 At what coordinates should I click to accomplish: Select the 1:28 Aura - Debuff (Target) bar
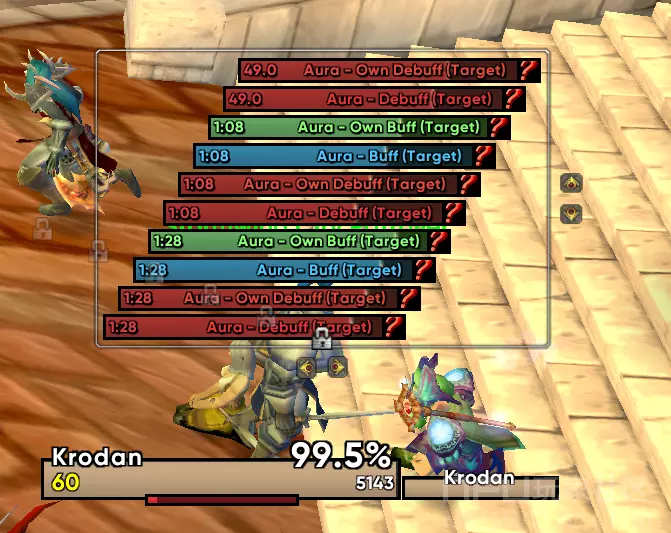243,327
